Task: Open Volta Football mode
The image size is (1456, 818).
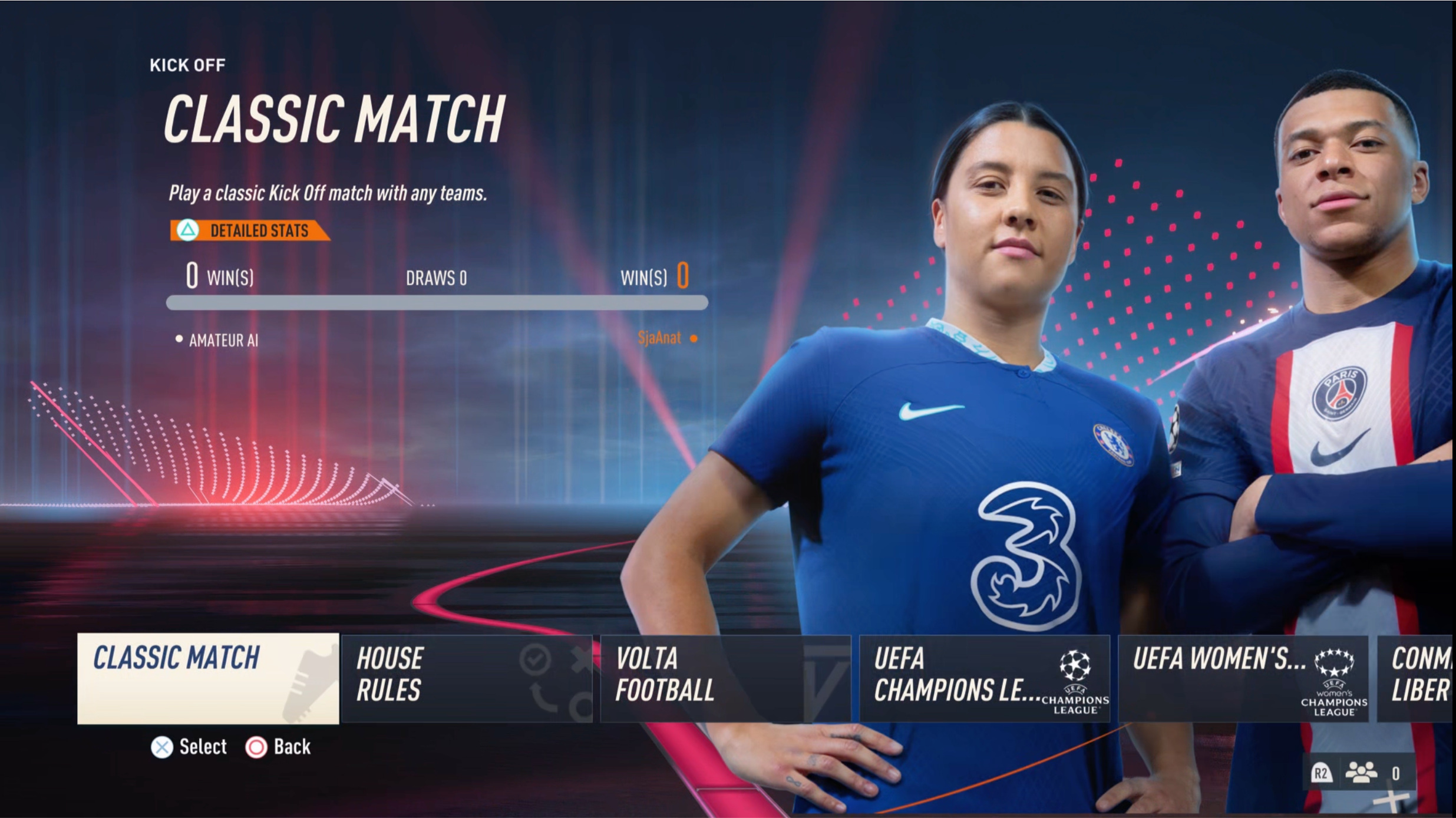Action: tap(725, 678)
